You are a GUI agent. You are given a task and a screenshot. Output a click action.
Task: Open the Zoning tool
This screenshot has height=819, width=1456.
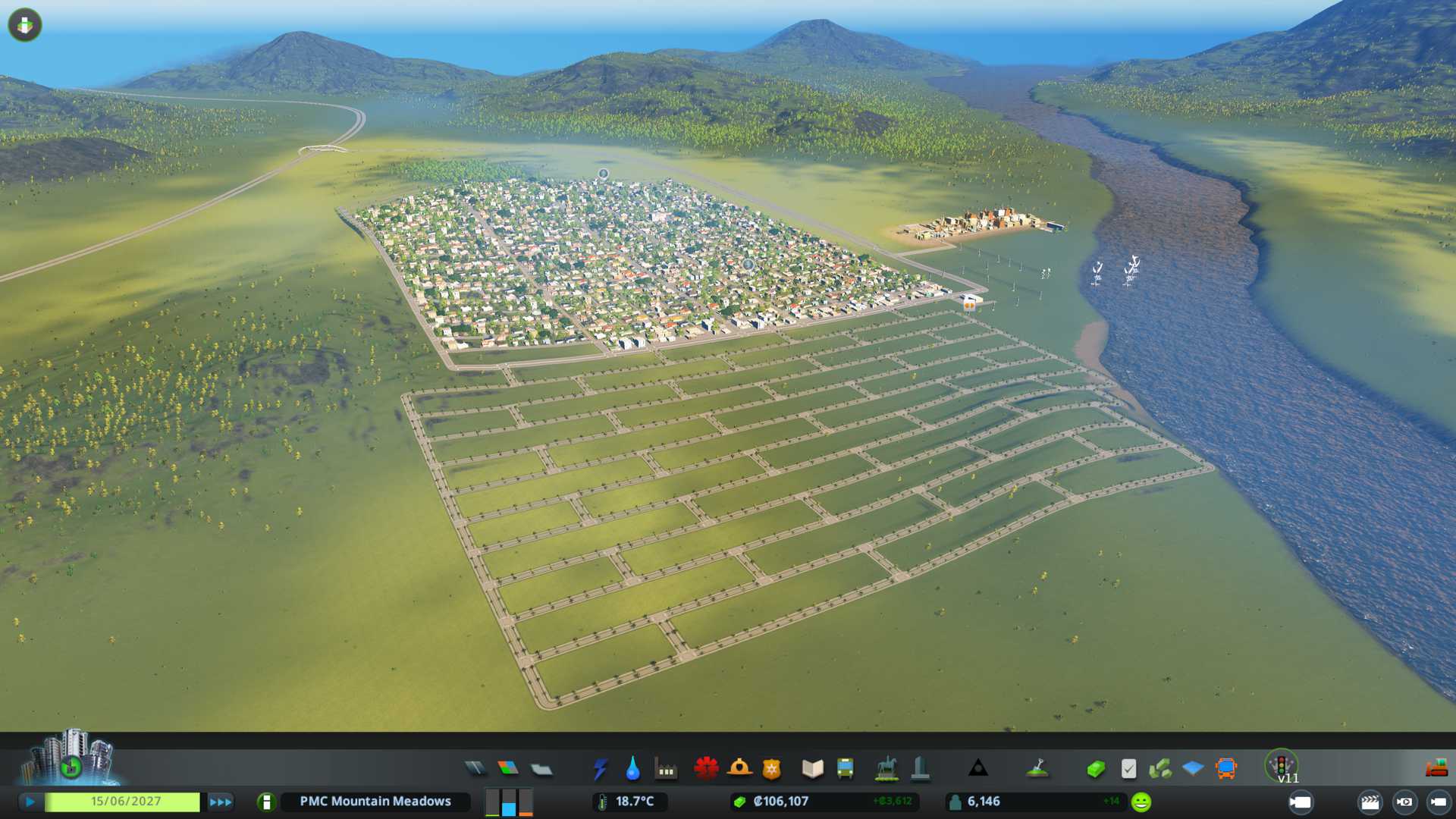(508, 769)
